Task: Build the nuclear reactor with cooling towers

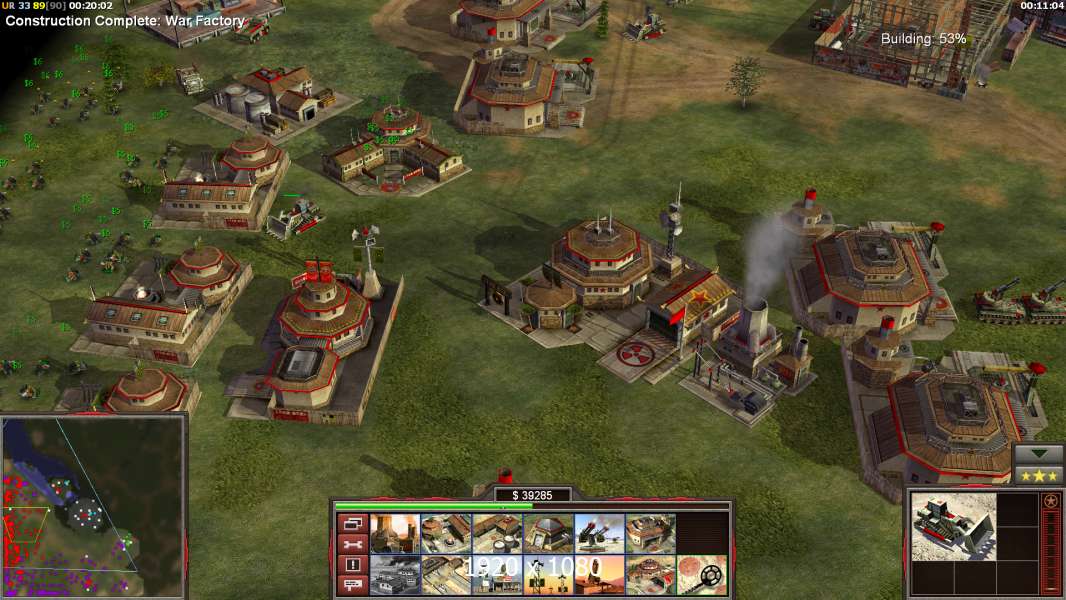Action: pos(395,534)
